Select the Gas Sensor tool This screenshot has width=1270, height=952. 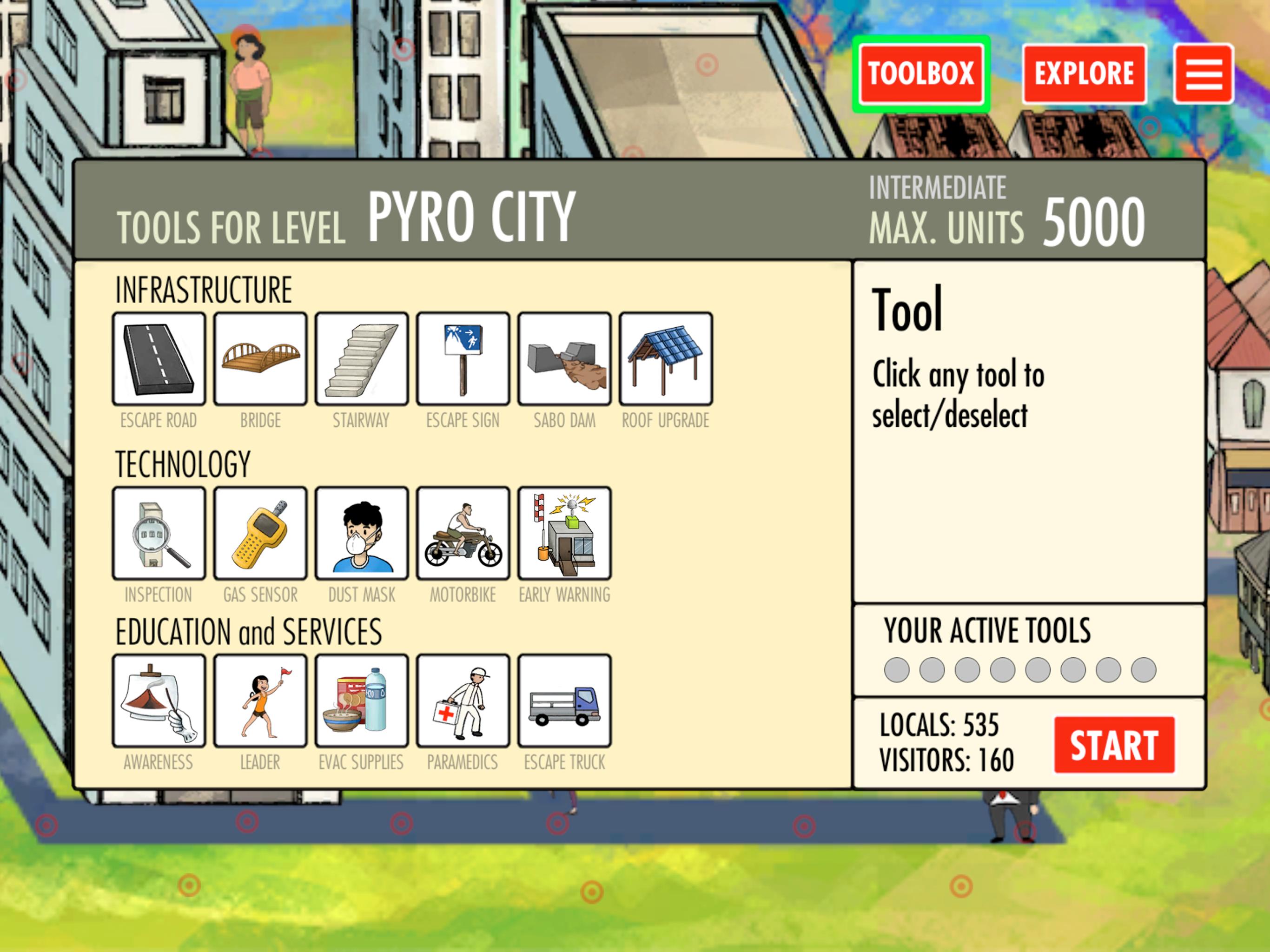[x=261, y=533]
